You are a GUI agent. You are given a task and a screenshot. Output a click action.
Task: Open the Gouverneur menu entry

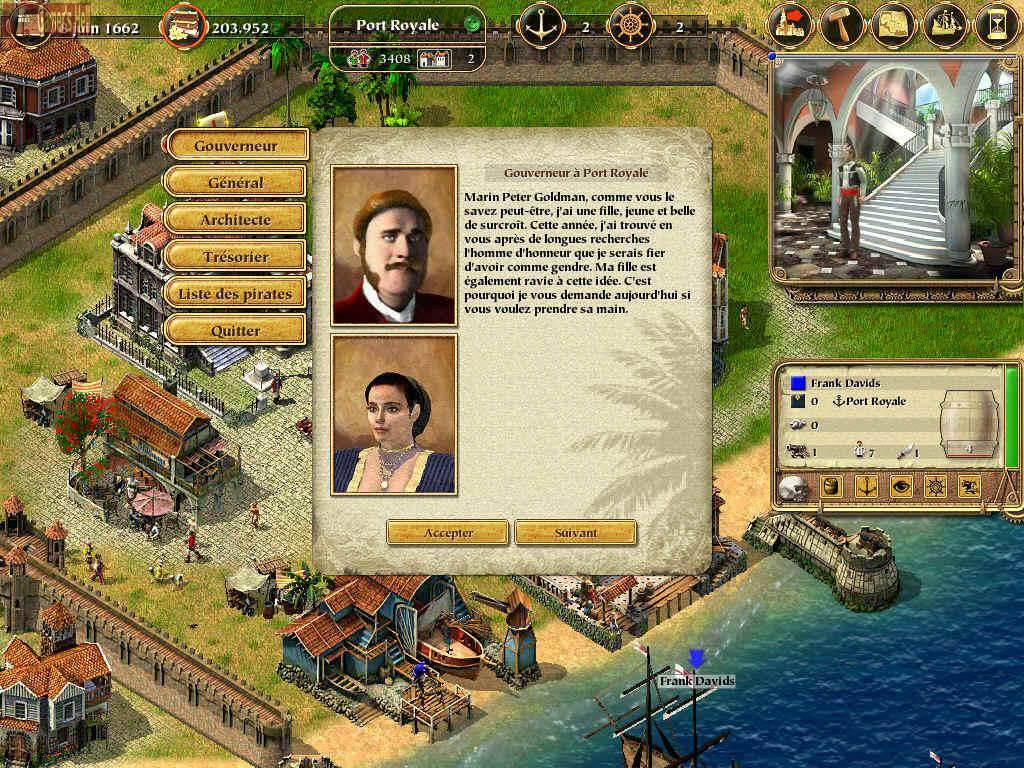[236, 146]
